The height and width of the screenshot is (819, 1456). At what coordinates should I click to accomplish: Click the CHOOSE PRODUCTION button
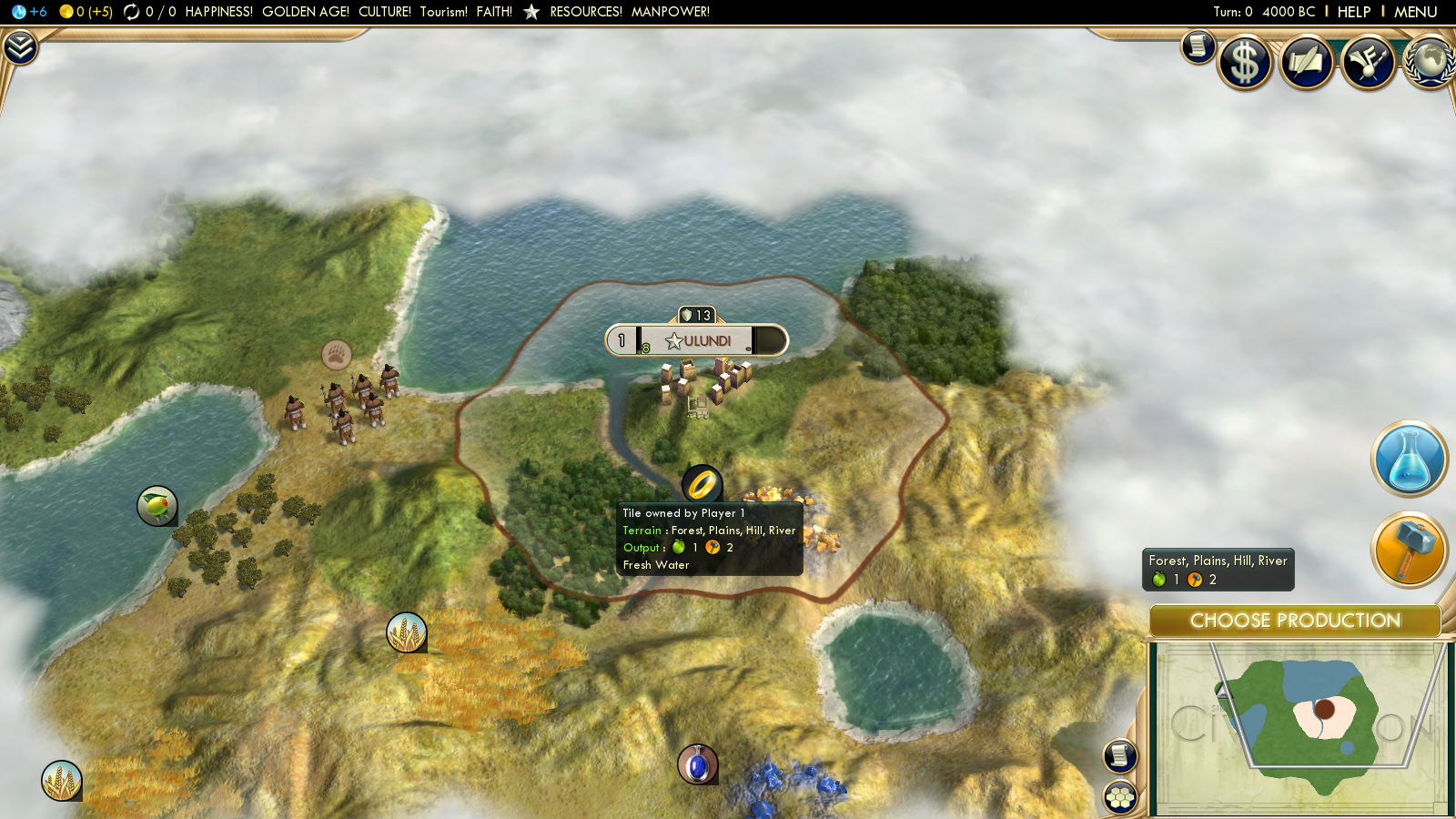[x=1295, y=621]
